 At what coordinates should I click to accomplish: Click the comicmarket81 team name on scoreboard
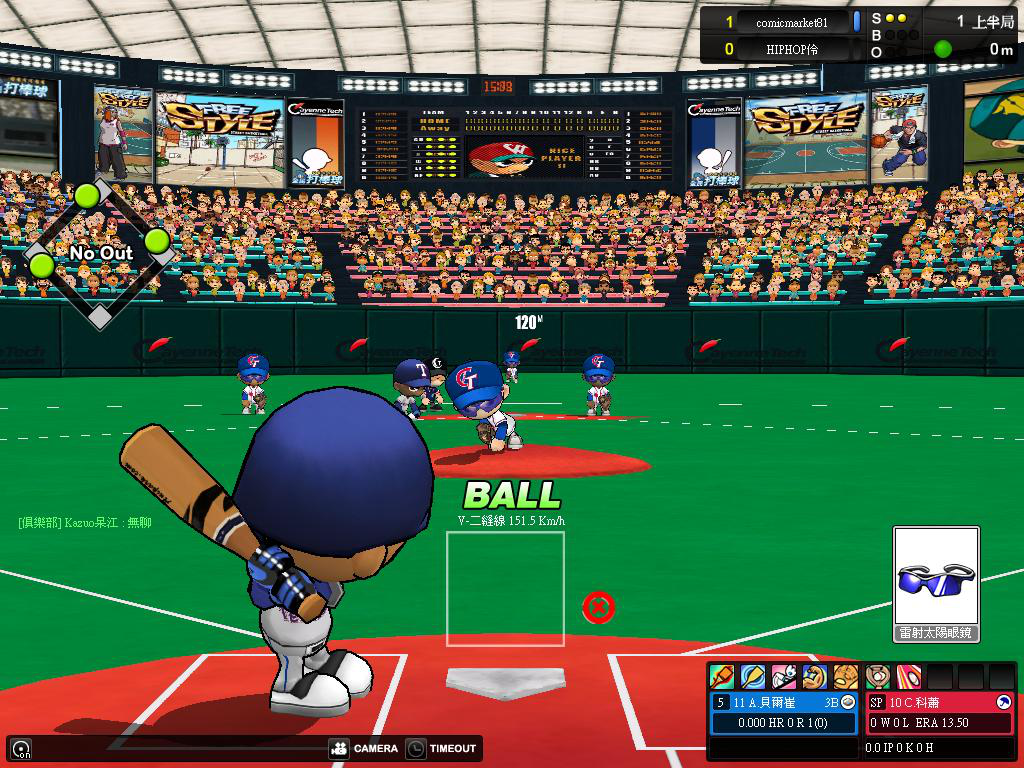point(790,22)
